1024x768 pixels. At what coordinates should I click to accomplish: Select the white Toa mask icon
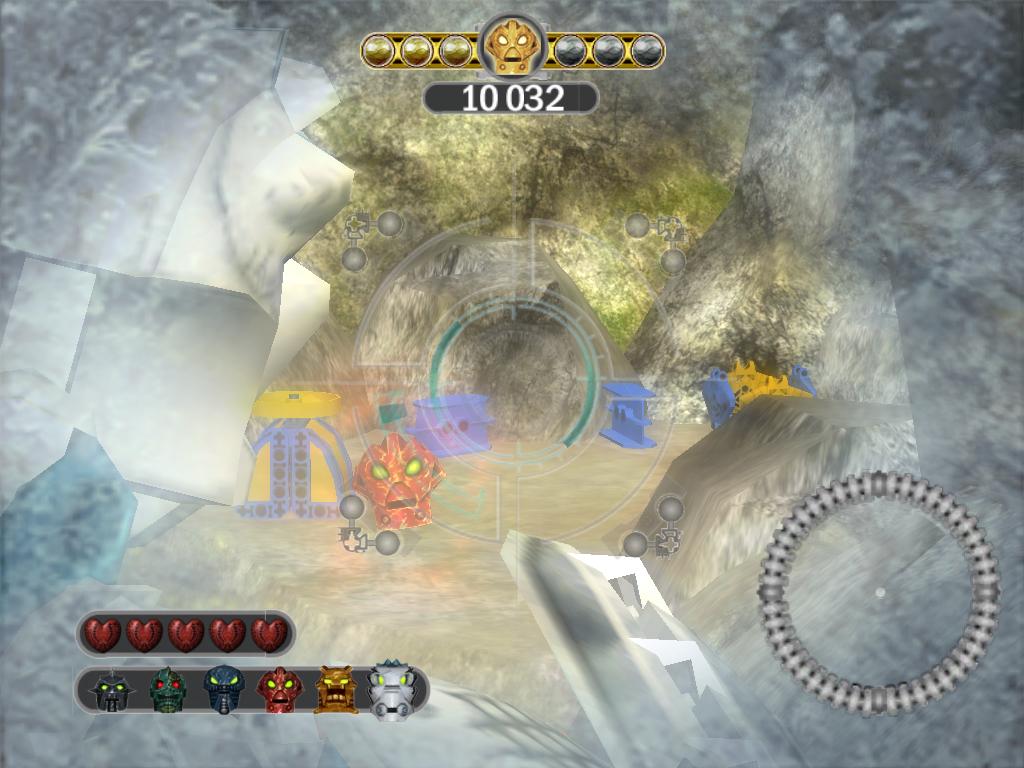pos(391,690)
